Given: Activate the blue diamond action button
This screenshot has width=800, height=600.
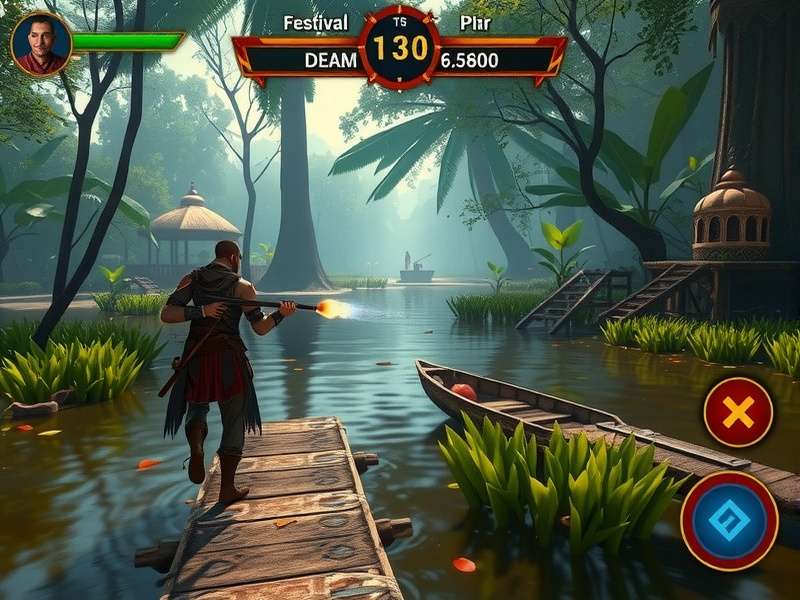Looking at the screenshot, I should click(x=729, y=522).
